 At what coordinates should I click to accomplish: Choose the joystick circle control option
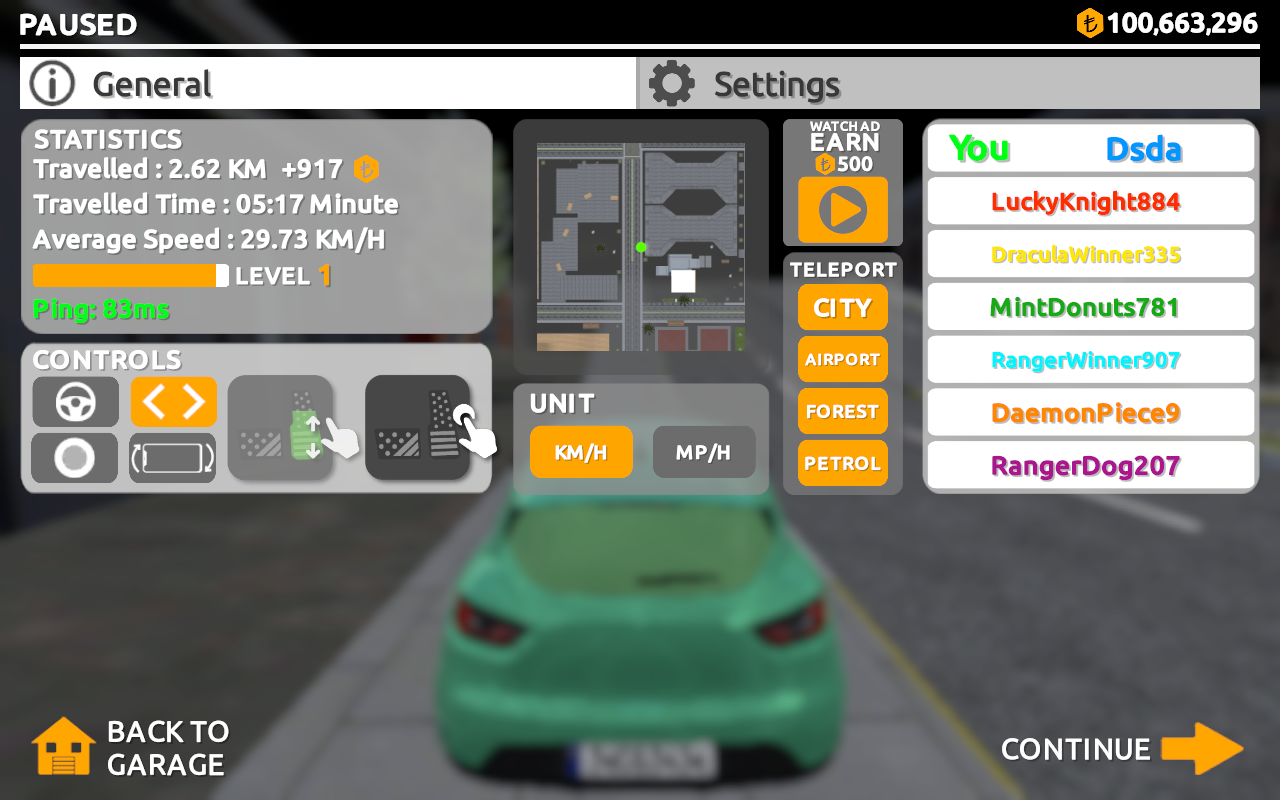click(75, 458)
